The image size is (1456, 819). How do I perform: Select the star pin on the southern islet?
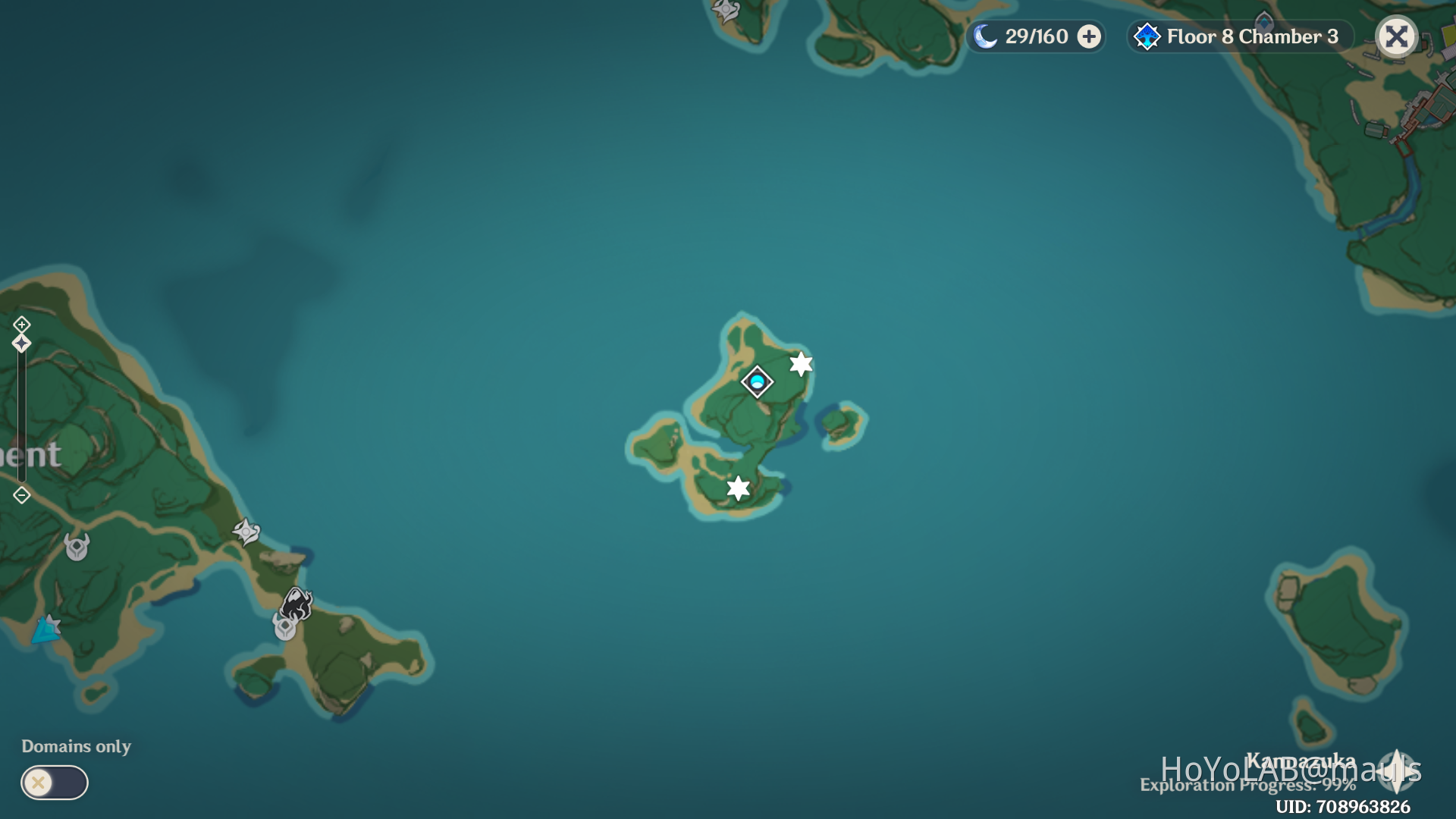point(738,489)
